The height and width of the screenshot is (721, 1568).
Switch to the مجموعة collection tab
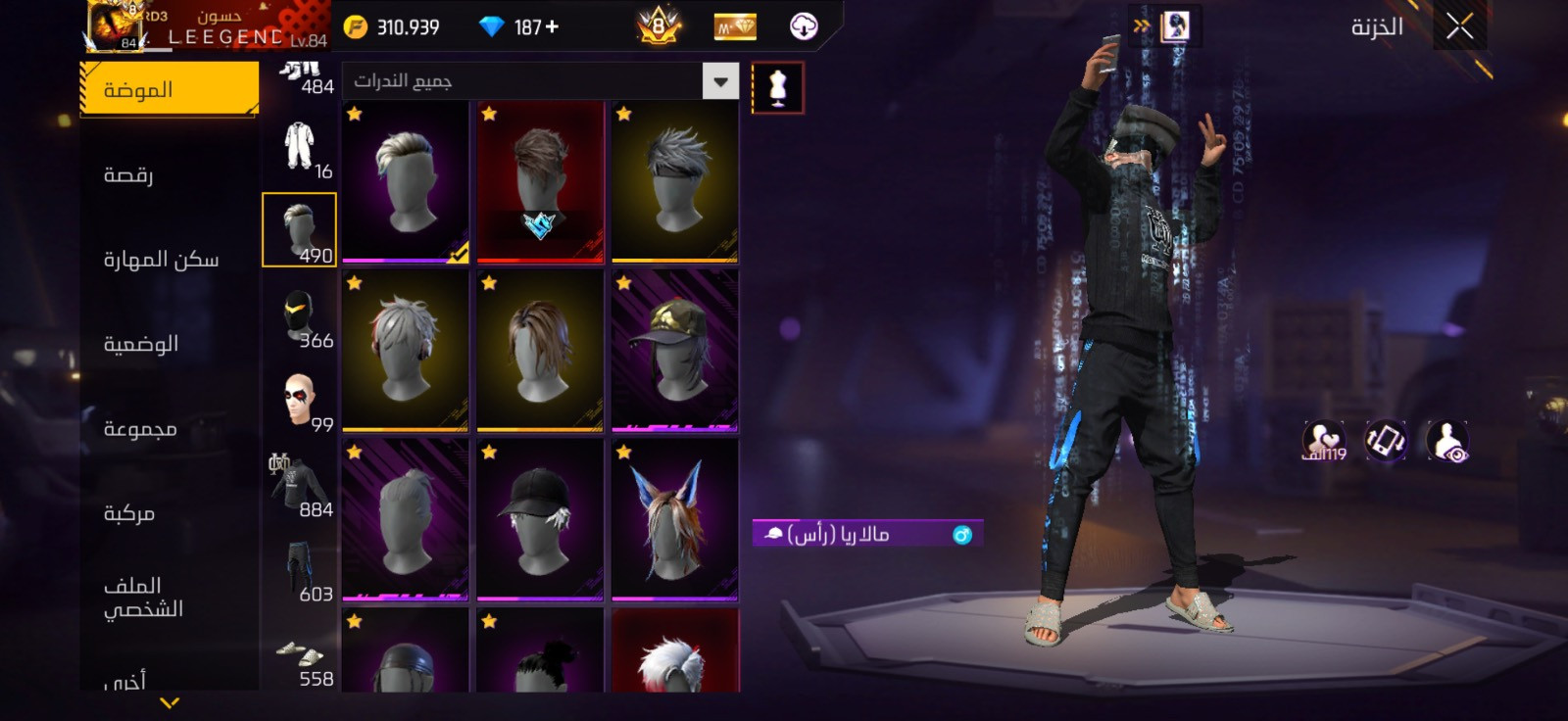click(x=140, y=429)
